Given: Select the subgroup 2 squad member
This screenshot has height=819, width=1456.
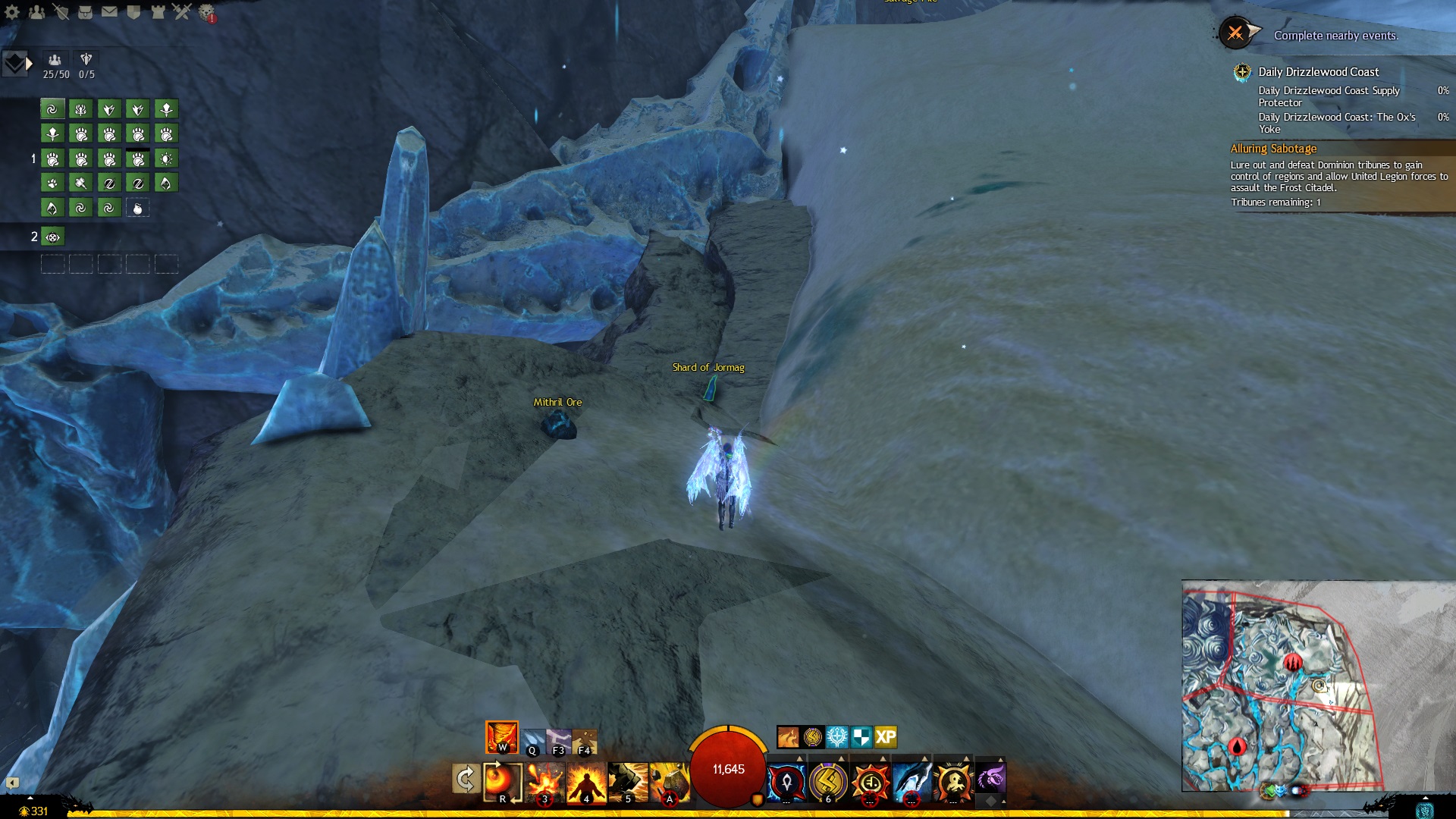Looking at the screenshot, I should 52,237.
